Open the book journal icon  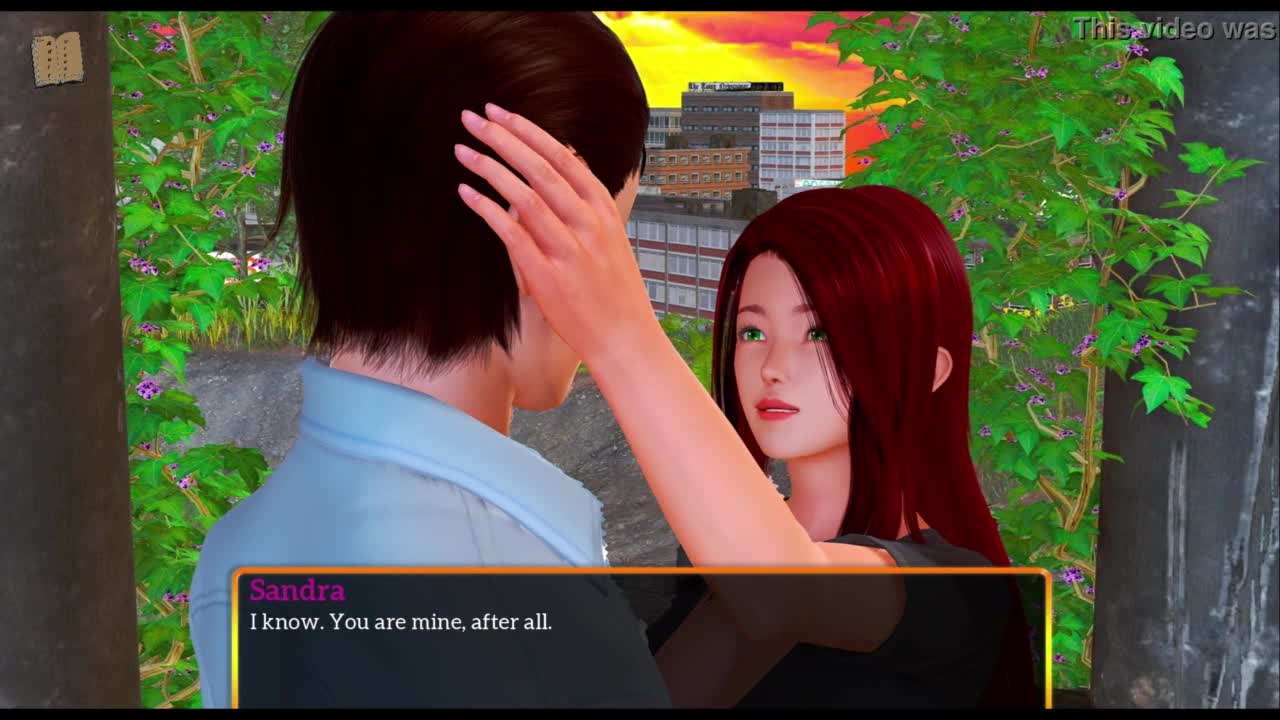coord(57,59)
